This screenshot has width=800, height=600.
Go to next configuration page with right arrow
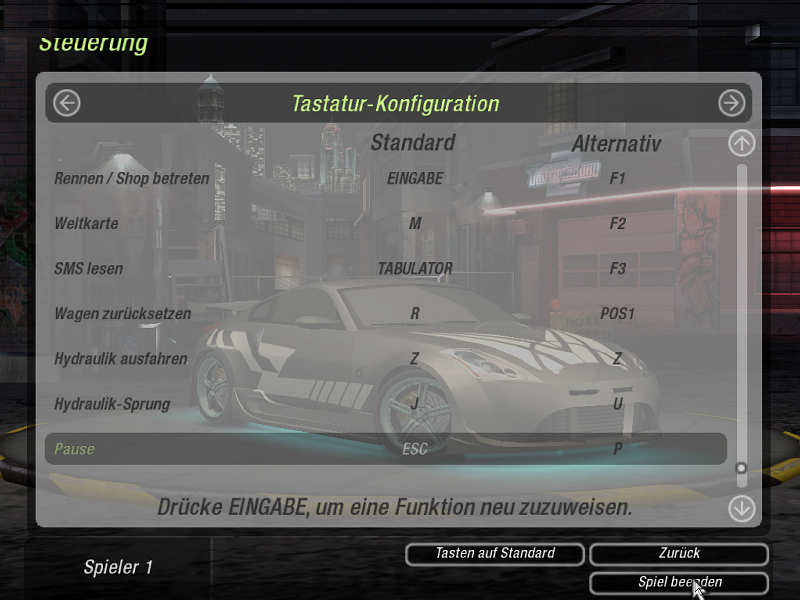732,103
